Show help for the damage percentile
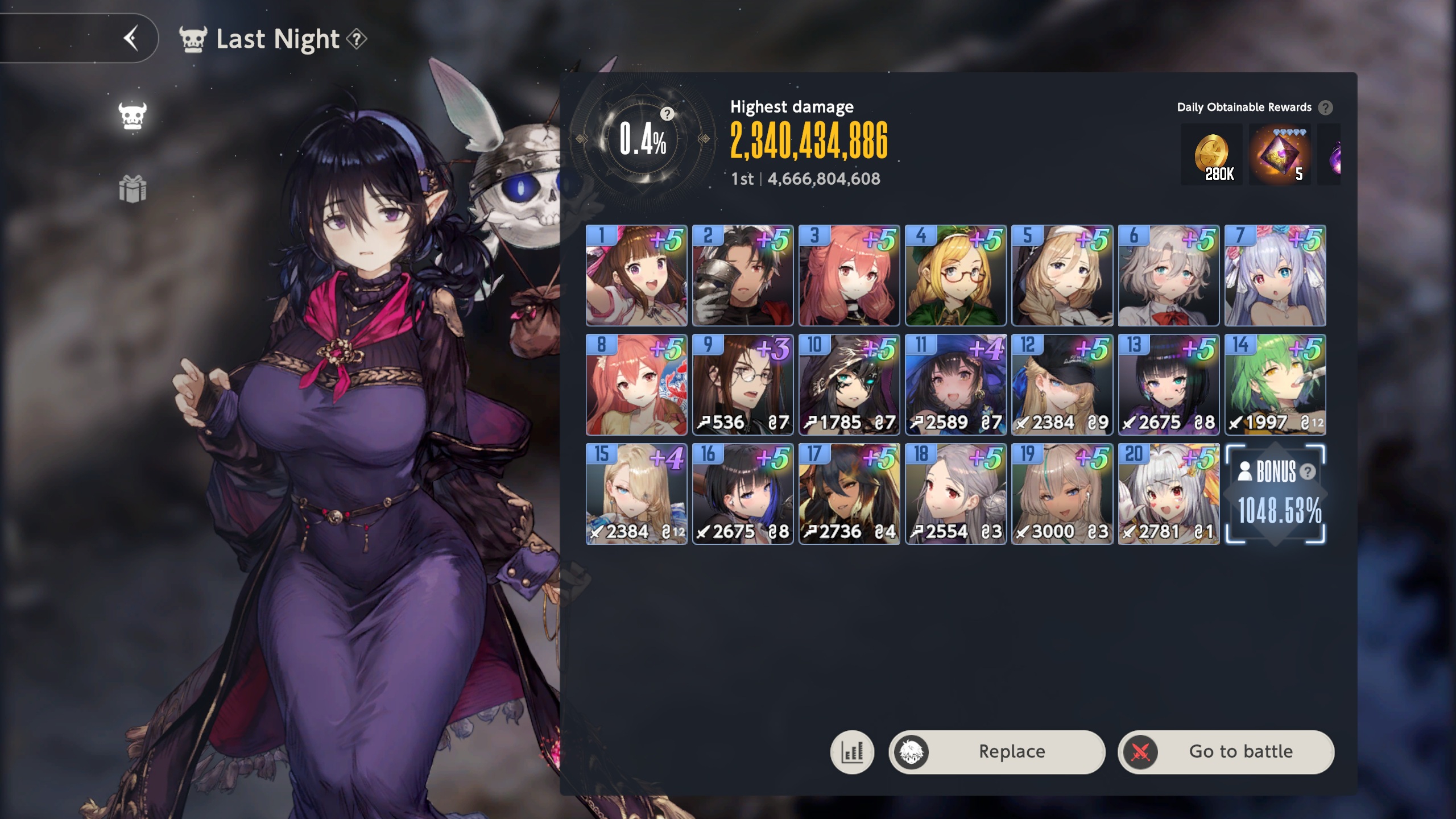1456x819 pixels. (x=667, y=114)
